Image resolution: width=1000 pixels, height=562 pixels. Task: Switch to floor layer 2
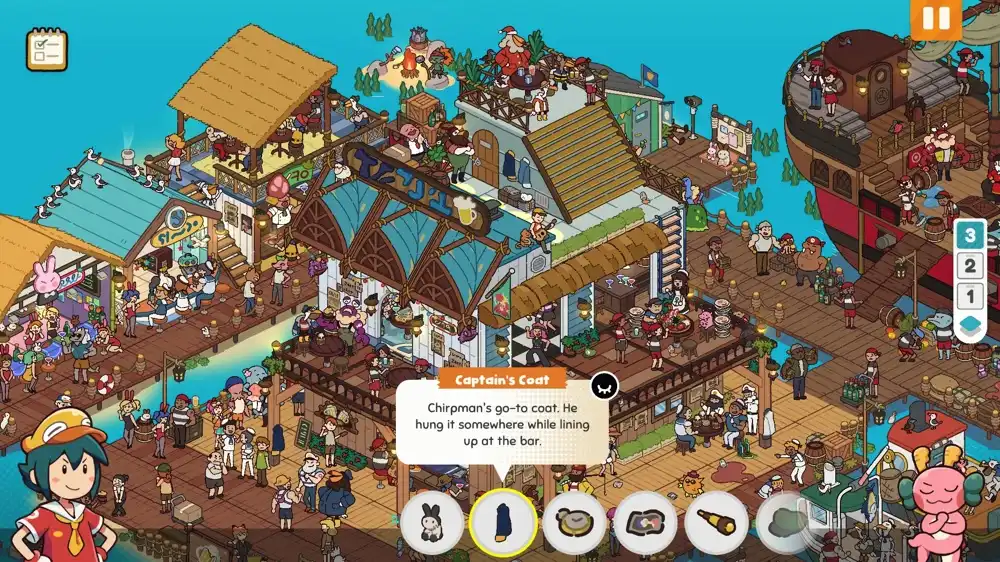(x=969, y=266)
